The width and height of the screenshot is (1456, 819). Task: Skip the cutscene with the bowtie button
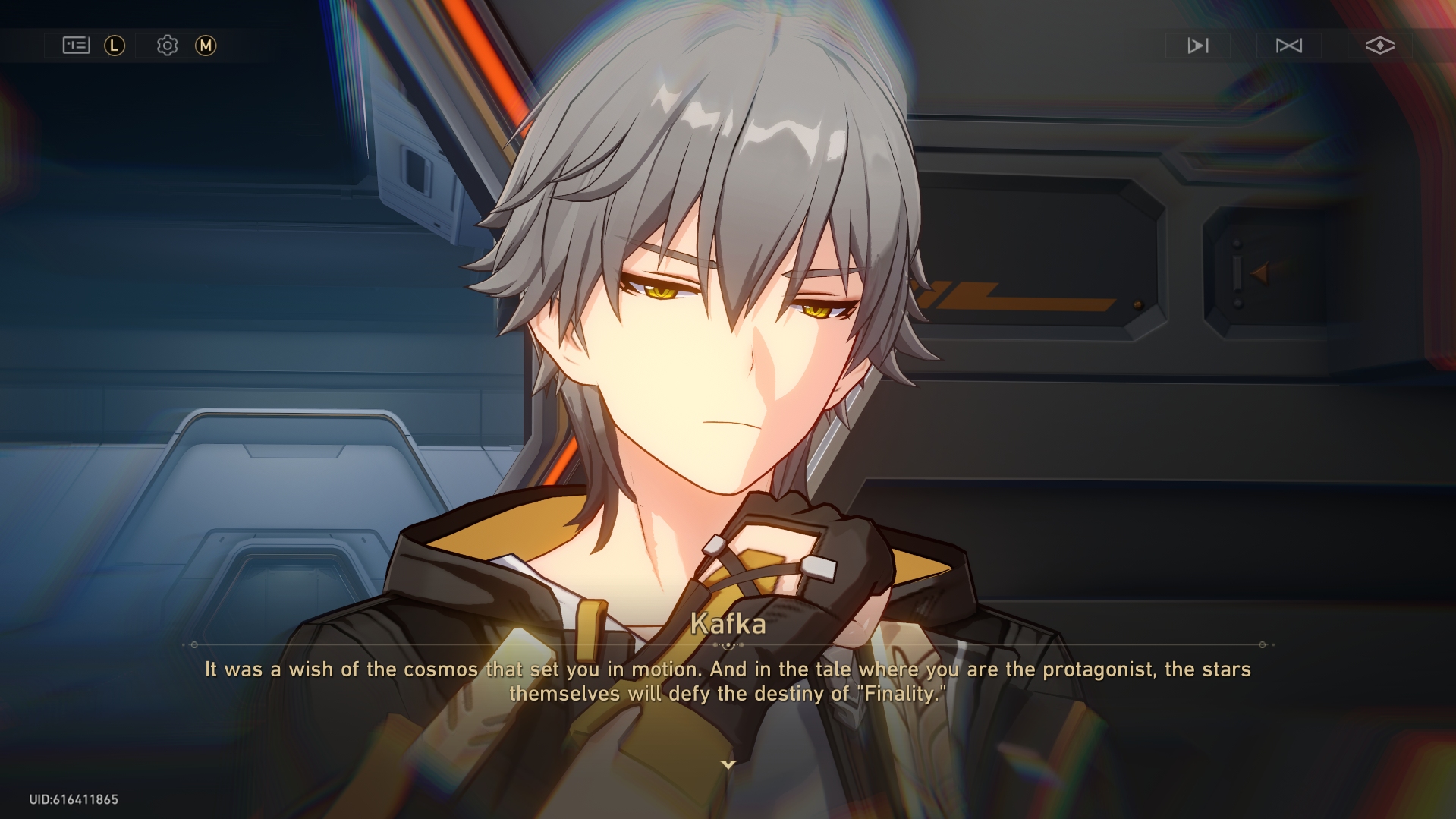tap(1288, 46)
